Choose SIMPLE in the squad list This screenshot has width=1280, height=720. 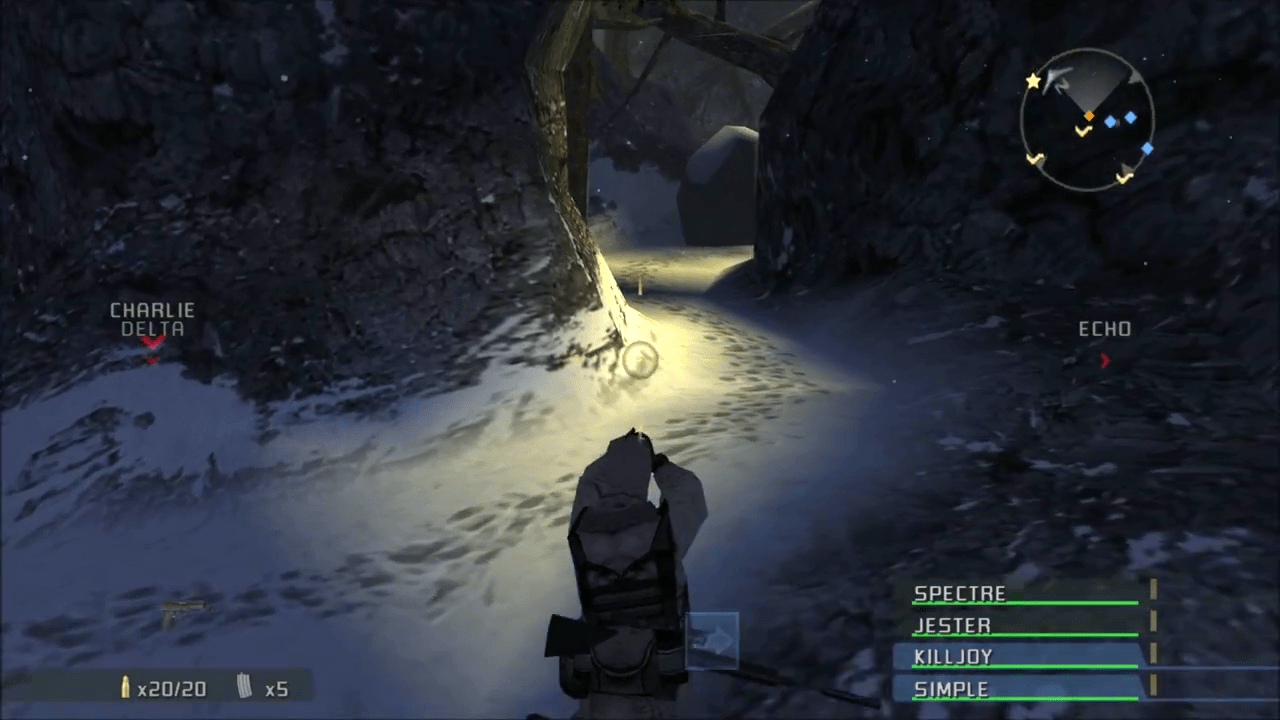(1025, 690)
